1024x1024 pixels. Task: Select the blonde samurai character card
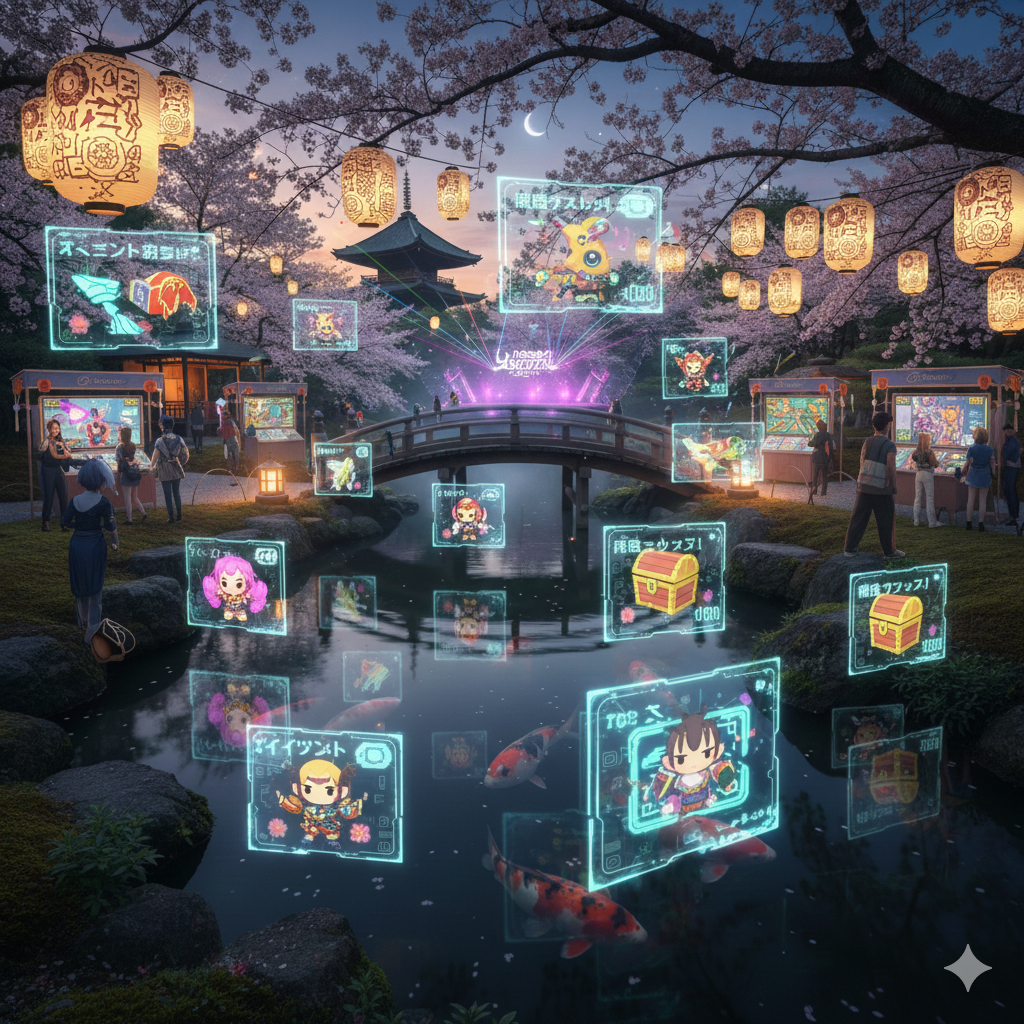(324, 792)
